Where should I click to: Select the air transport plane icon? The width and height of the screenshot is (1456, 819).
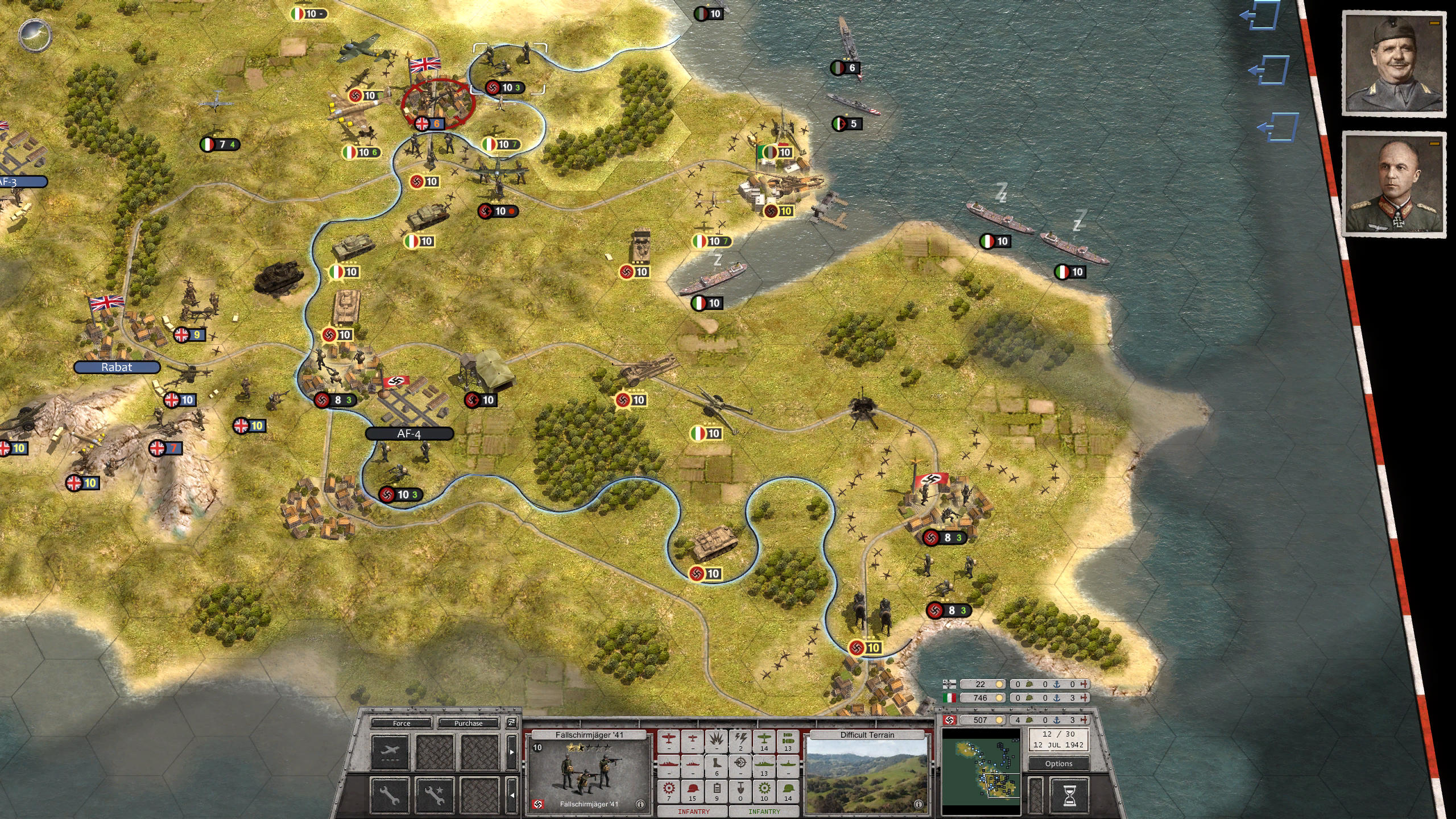pos(390,750)
